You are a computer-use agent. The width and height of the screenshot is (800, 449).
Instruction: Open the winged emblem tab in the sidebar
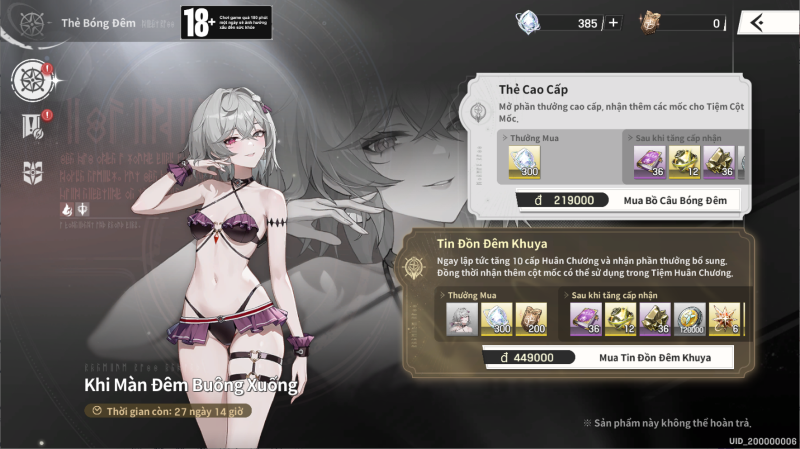[x=32, y=172]
